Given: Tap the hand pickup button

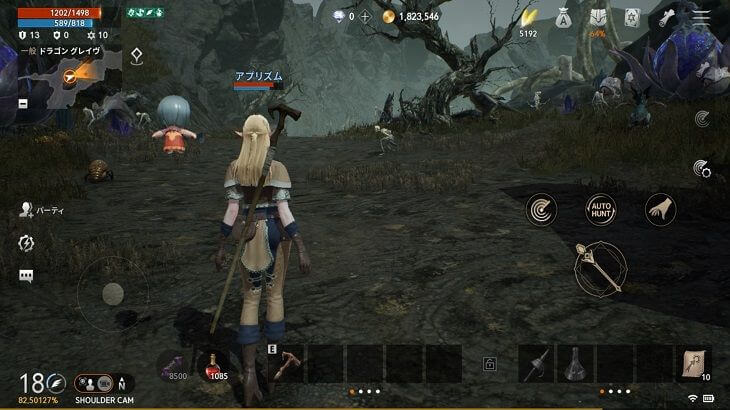Looking at the screenshot, I should tap(660, 209).
